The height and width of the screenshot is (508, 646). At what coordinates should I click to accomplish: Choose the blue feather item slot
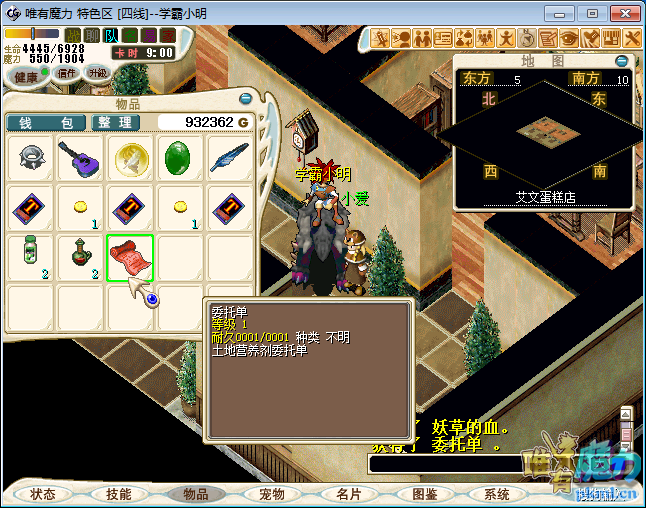(231, 159)
